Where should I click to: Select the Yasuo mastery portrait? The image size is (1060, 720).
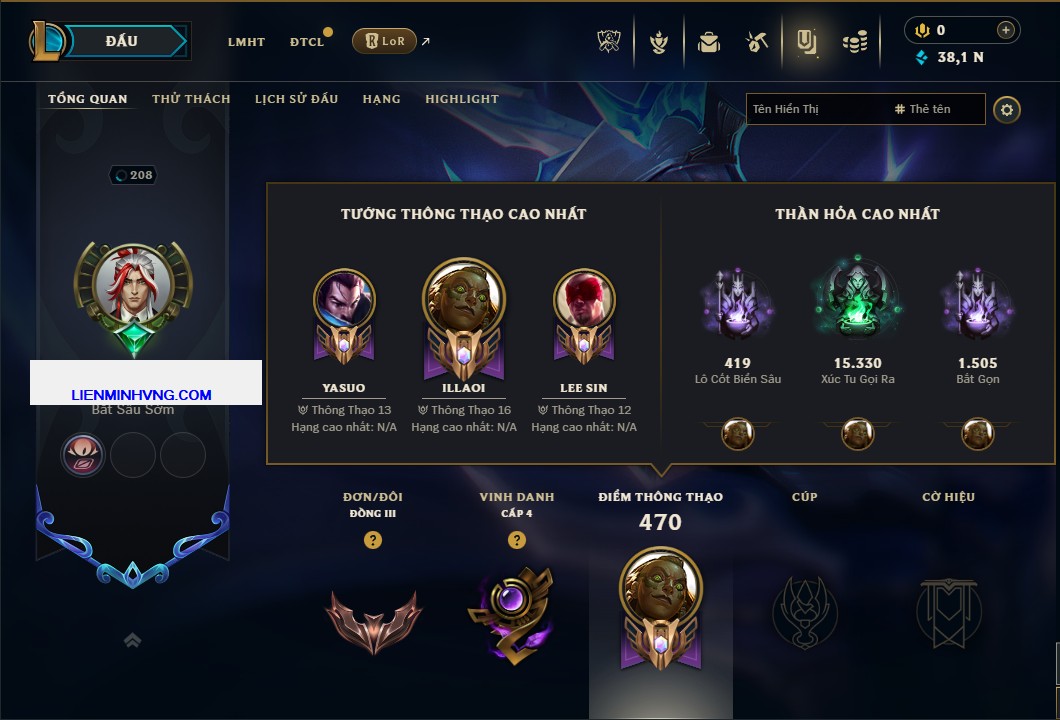[x=344, y=299]
